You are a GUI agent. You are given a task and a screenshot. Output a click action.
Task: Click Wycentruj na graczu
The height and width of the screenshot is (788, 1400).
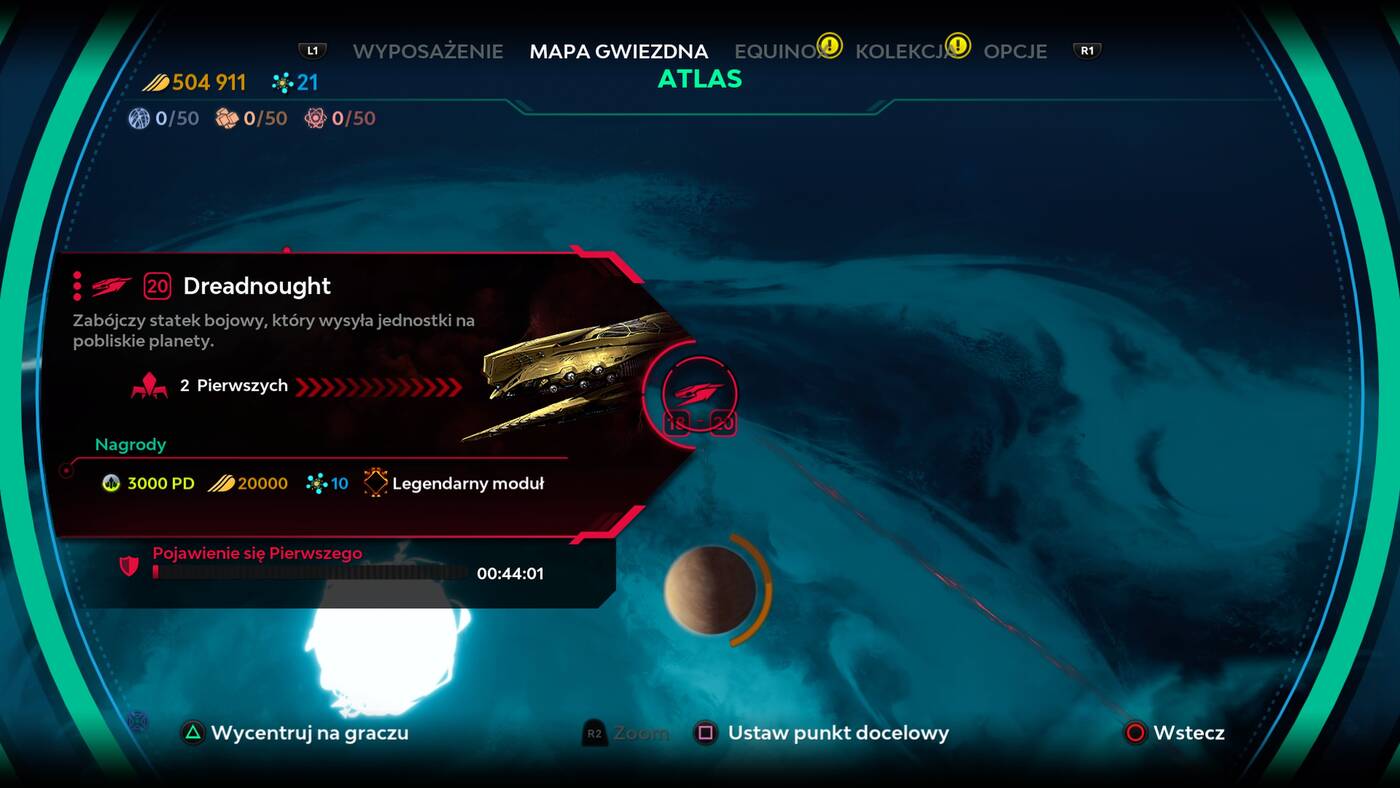pyautogui.click(x=300, y=733)
